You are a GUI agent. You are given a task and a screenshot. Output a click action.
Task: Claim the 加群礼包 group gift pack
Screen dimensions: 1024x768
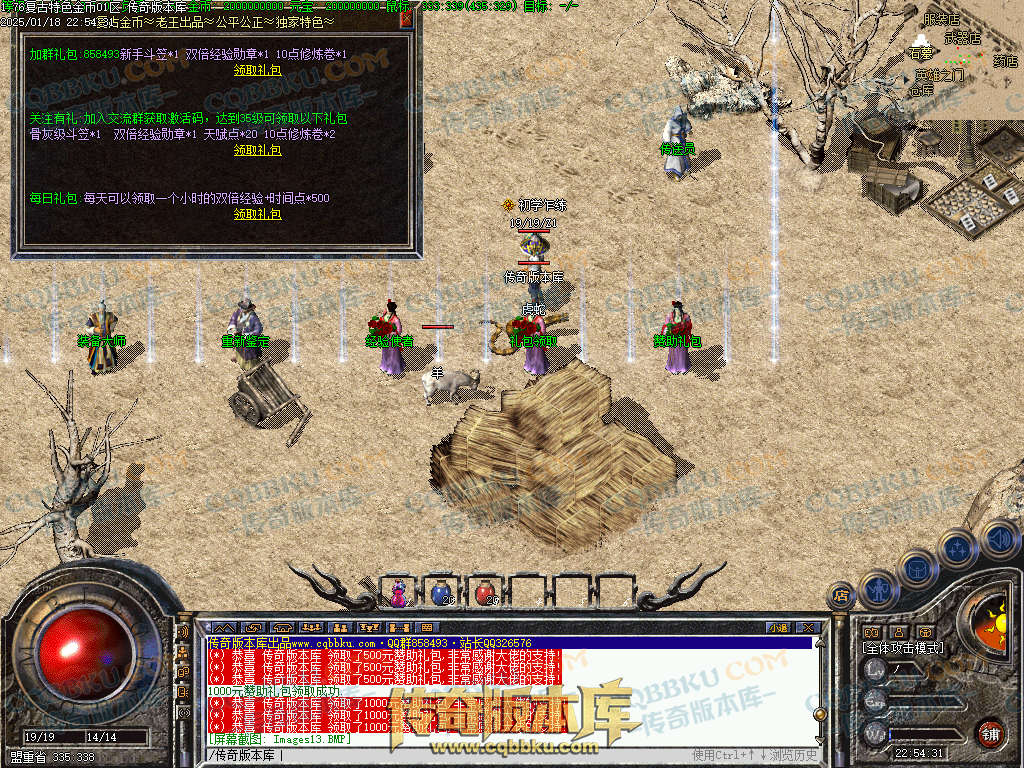257,71
